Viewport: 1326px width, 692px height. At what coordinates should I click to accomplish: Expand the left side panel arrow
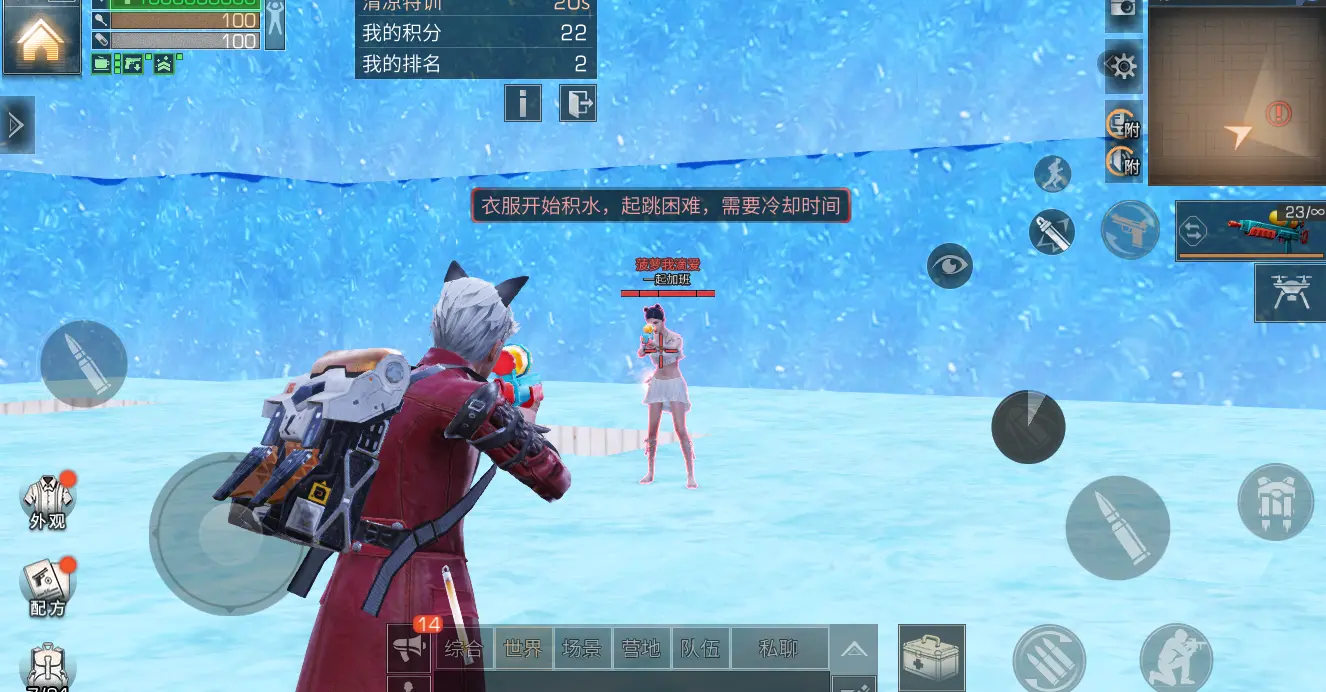click(16, 125)
